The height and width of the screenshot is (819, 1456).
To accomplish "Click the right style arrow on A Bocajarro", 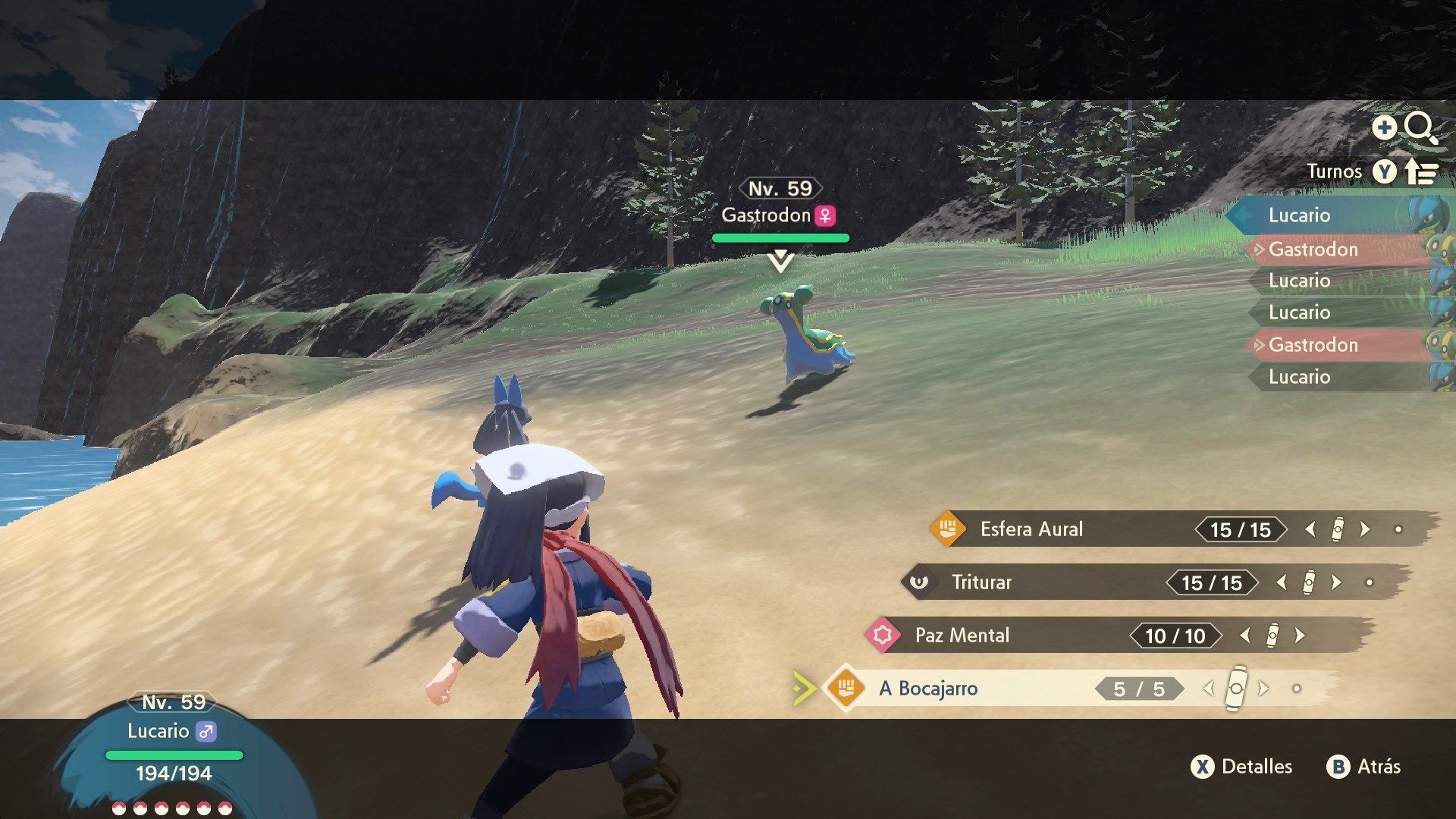I will (x=1264, y=689).
